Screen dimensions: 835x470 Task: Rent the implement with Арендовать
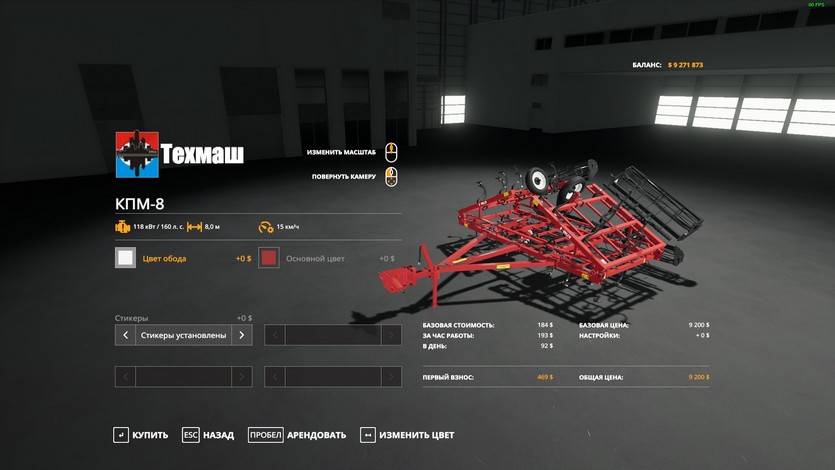pos(298,435)
